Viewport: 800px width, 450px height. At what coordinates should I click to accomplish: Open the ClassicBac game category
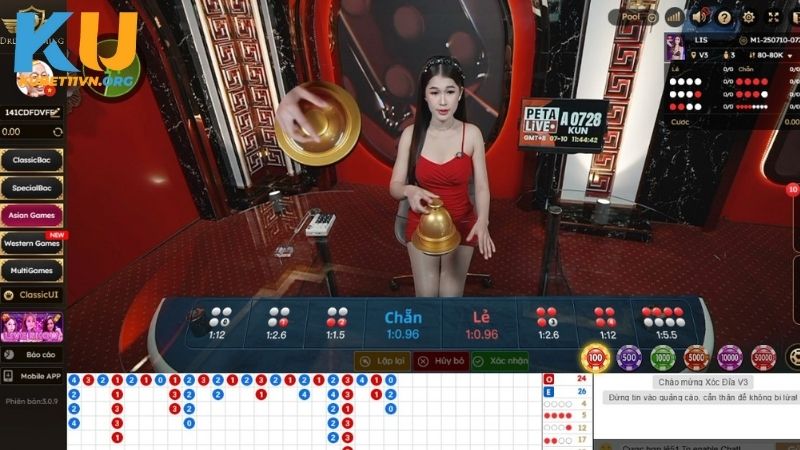coord(32,159)
